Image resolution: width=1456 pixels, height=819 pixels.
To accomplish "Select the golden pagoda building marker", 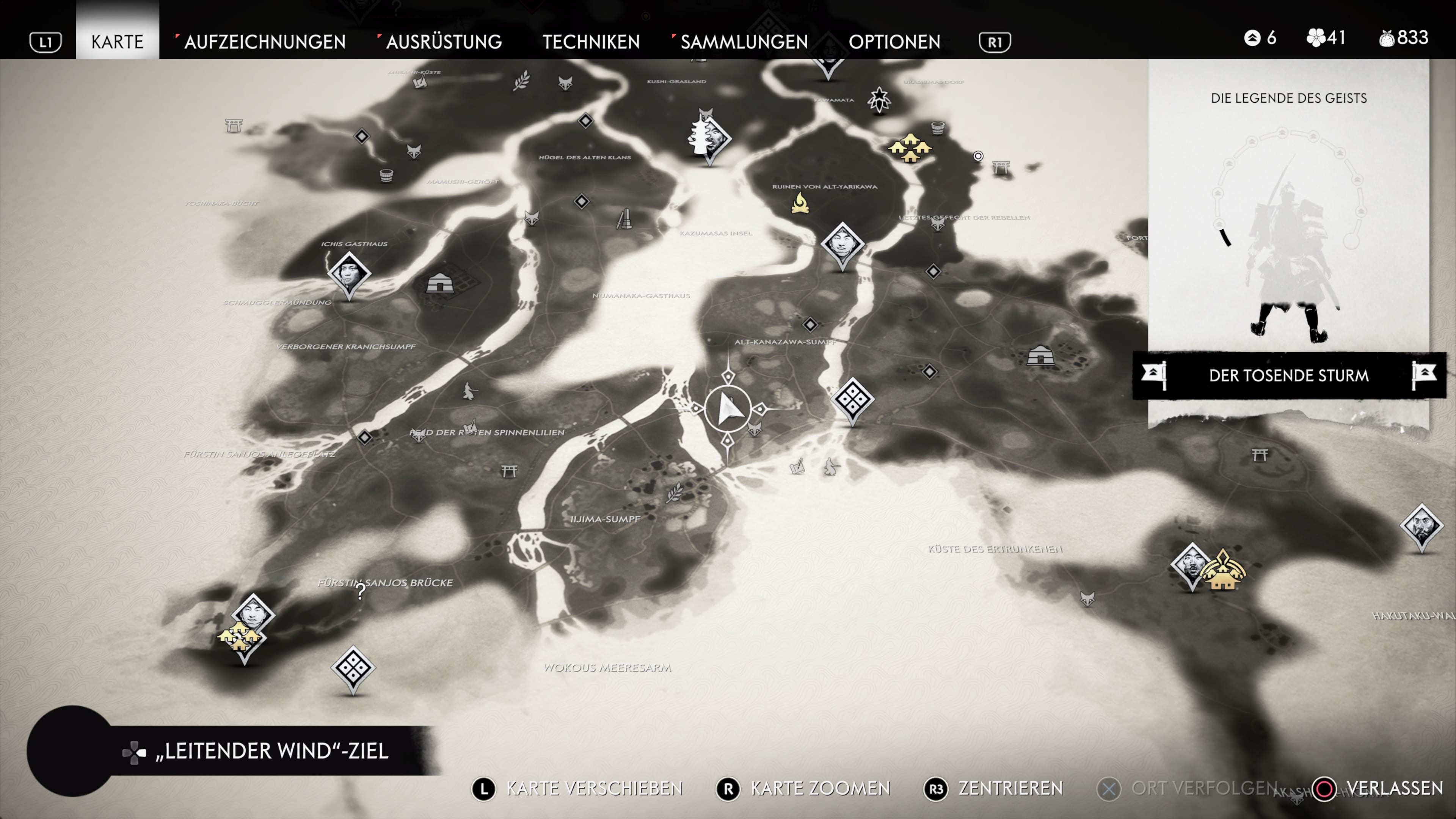I will point(1222,570).
